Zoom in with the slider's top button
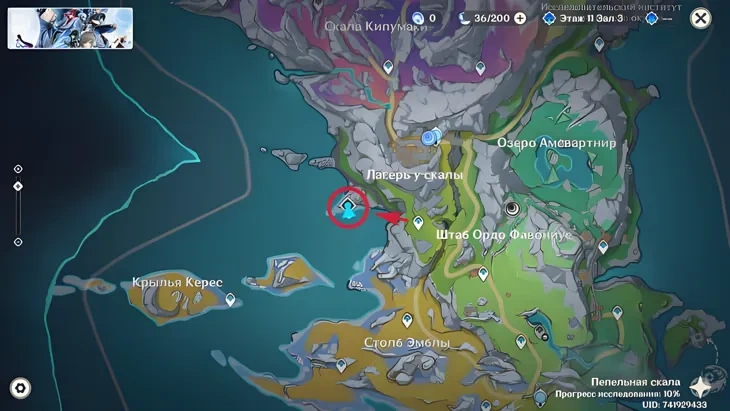 18,169
